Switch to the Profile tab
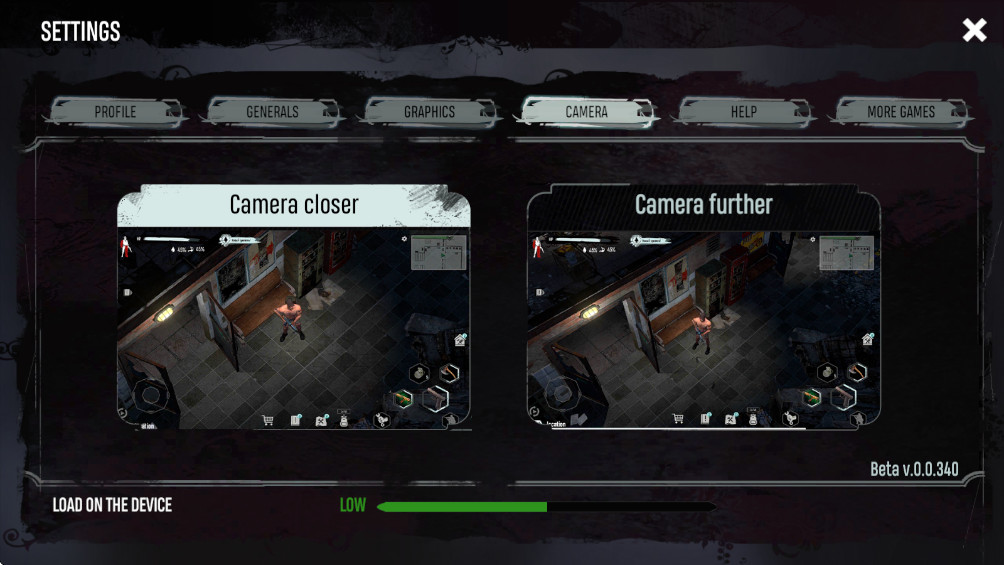This screenshot has width=1004, height=565. tap(116, 112)
